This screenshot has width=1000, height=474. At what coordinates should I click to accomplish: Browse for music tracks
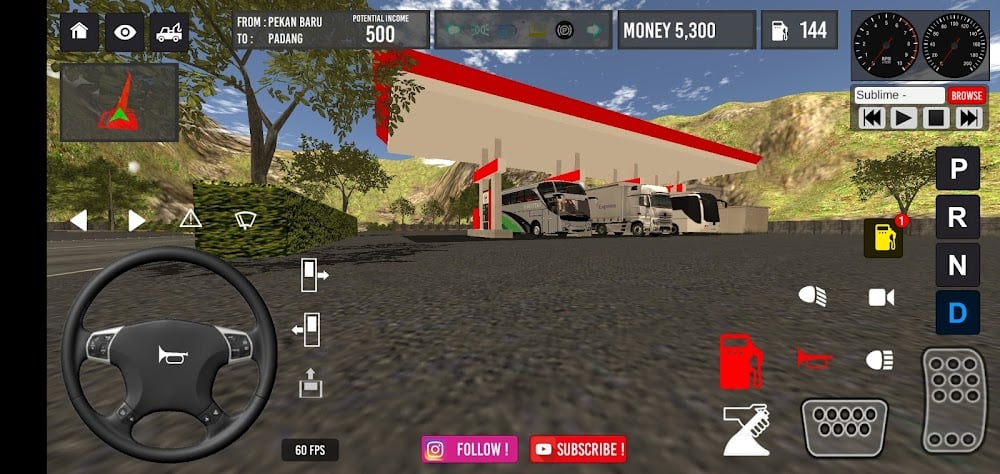967,95
